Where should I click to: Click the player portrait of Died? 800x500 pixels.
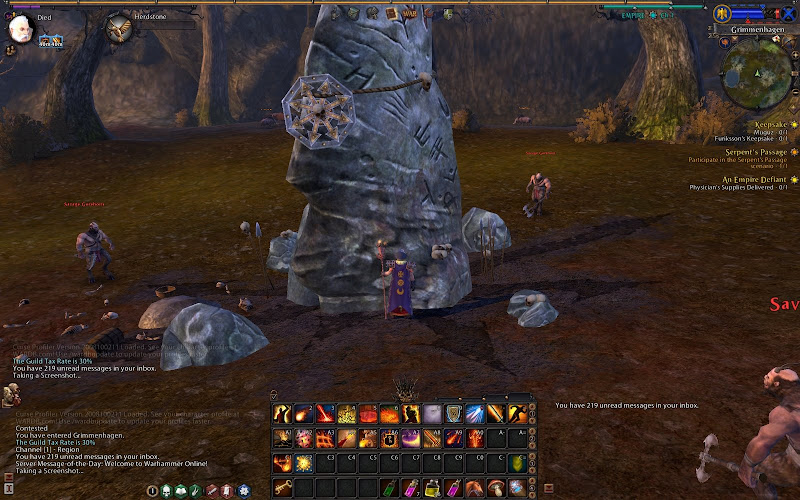[19, 30]
